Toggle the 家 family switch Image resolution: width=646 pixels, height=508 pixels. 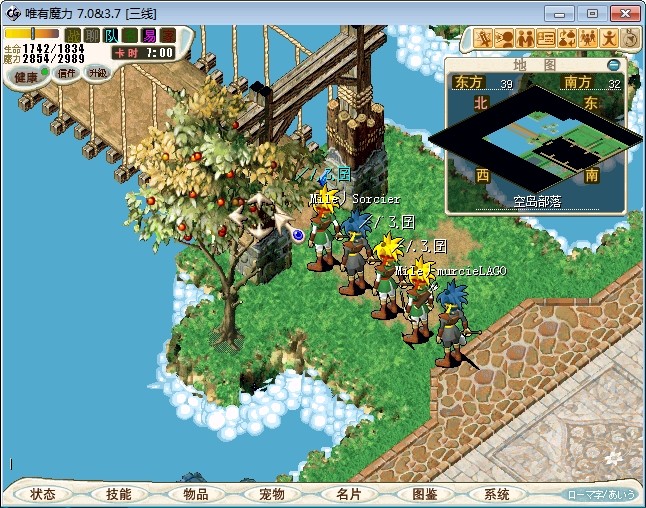tap(167, 36)
